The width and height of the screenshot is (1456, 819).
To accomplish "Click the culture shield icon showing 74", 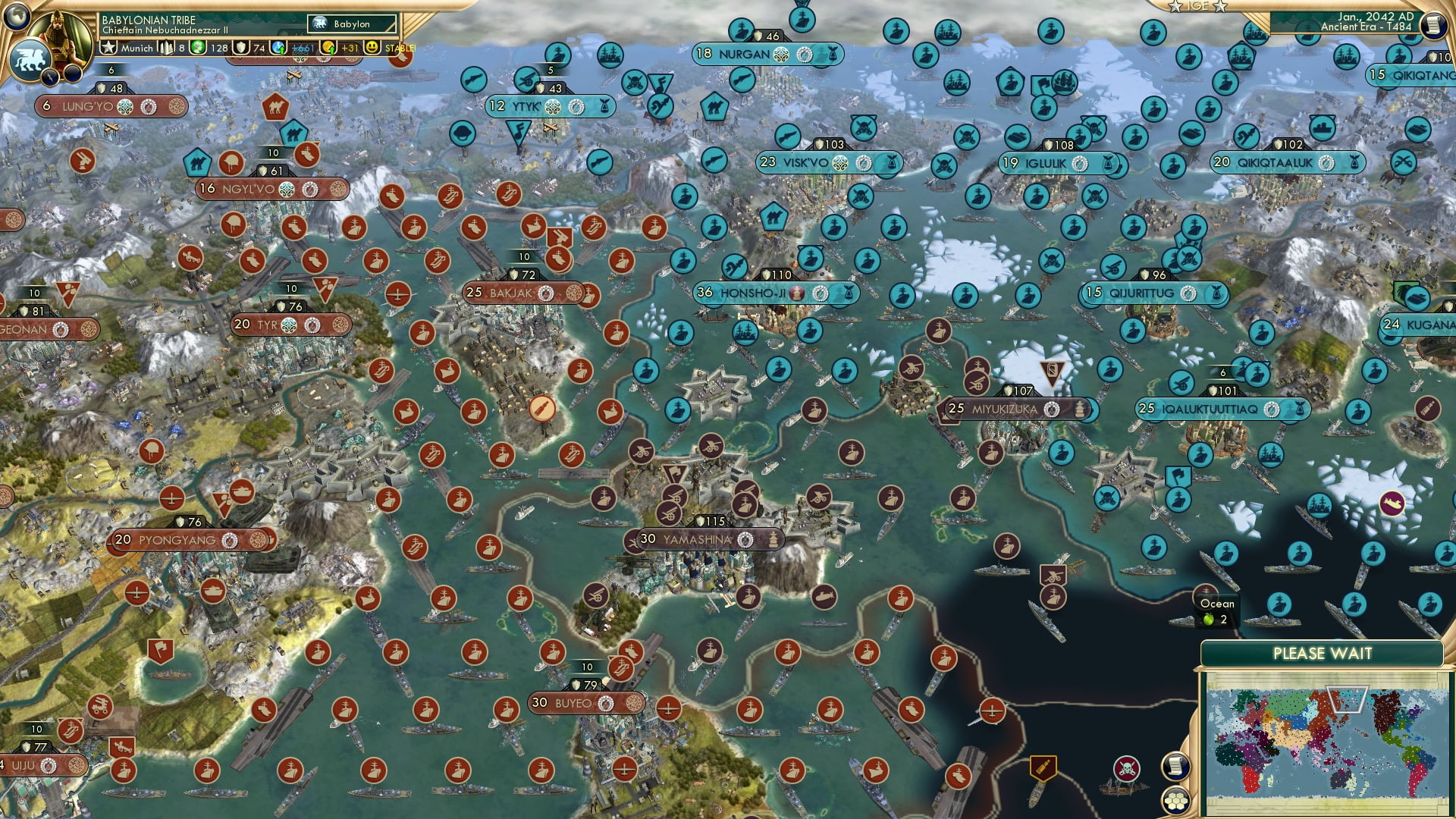I will [240, 47].
